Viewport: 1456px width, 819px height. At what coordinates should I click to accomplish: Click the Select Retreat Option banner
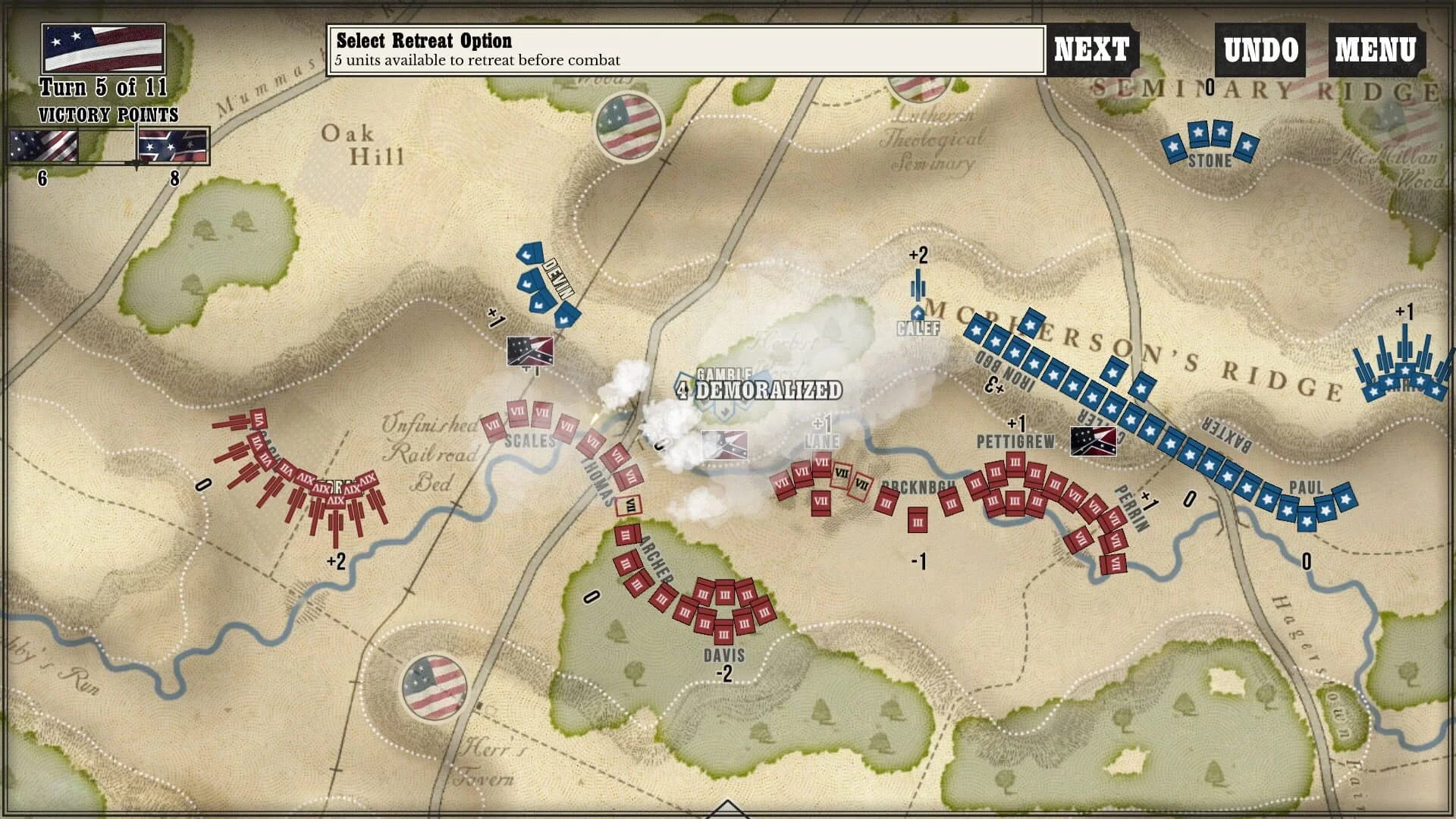(682, 49)
